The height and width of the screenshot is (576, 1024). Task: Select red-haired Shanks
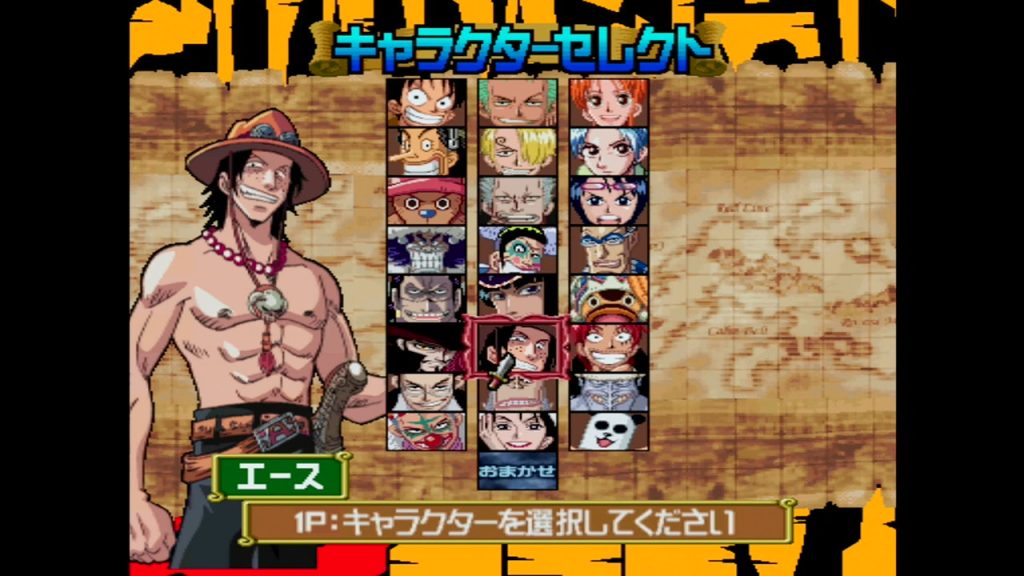click(609, 346)
